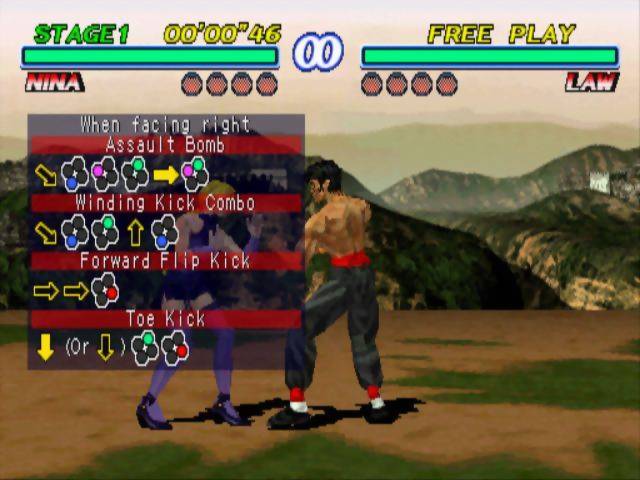Pick the Toe Kick move title
The height and width of the screenshot is (480, 640).
click(x=165, y=319)
